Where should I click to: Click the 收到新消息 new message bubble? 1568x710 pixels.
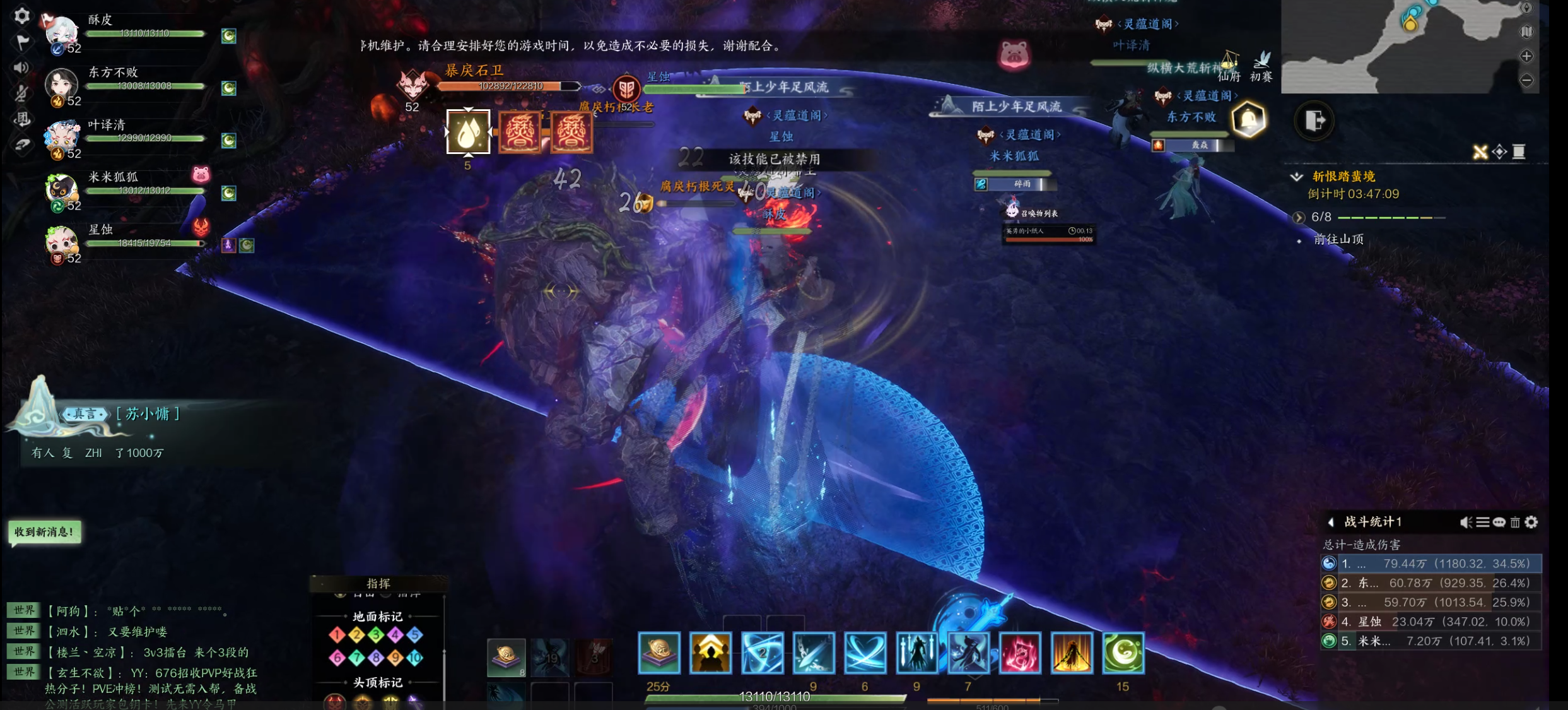44,532
